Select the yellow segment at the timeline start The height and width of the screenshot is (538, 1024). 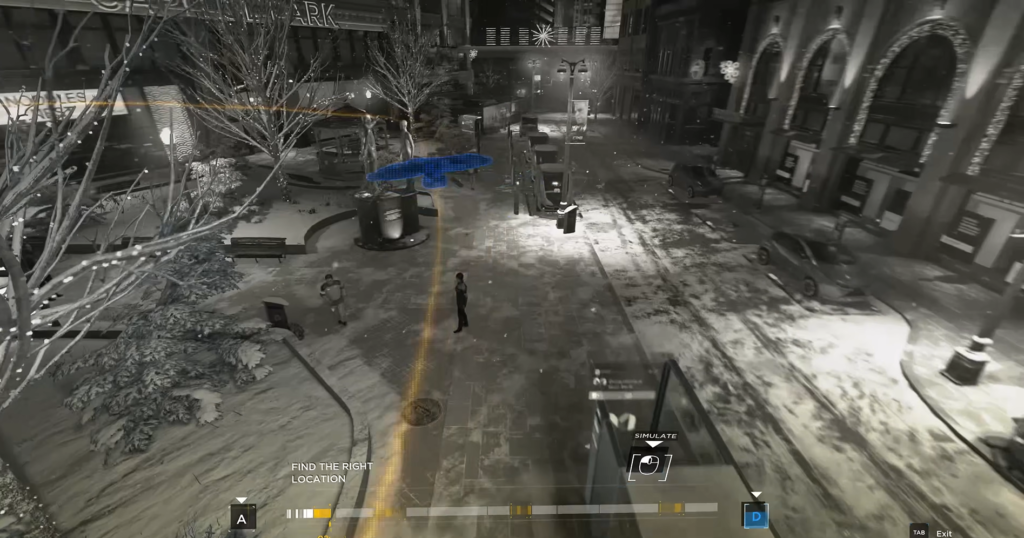pyautogui.click(x=321, y=513)
